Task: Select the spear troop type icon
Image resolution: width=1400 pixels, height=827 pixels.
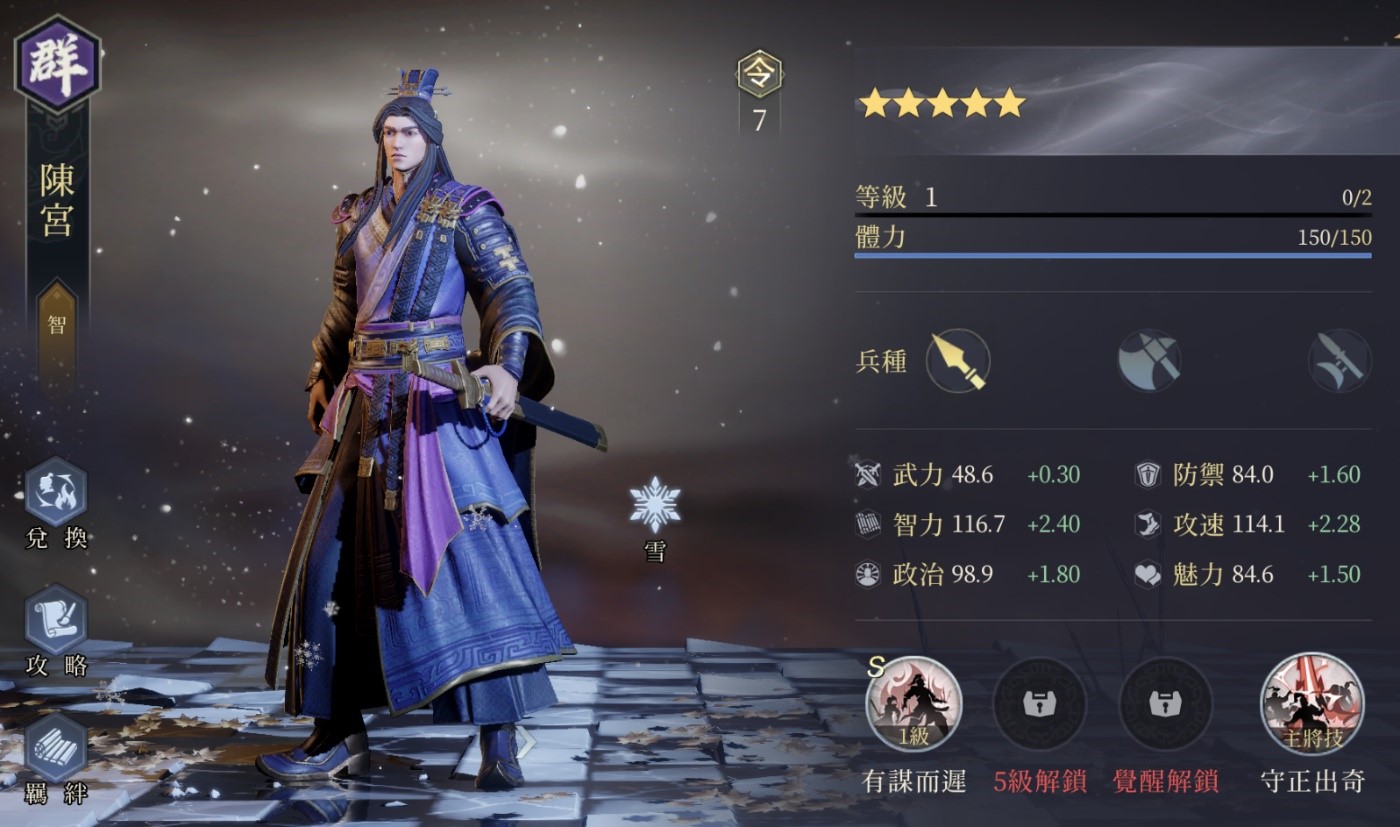Action: [957, 361]
